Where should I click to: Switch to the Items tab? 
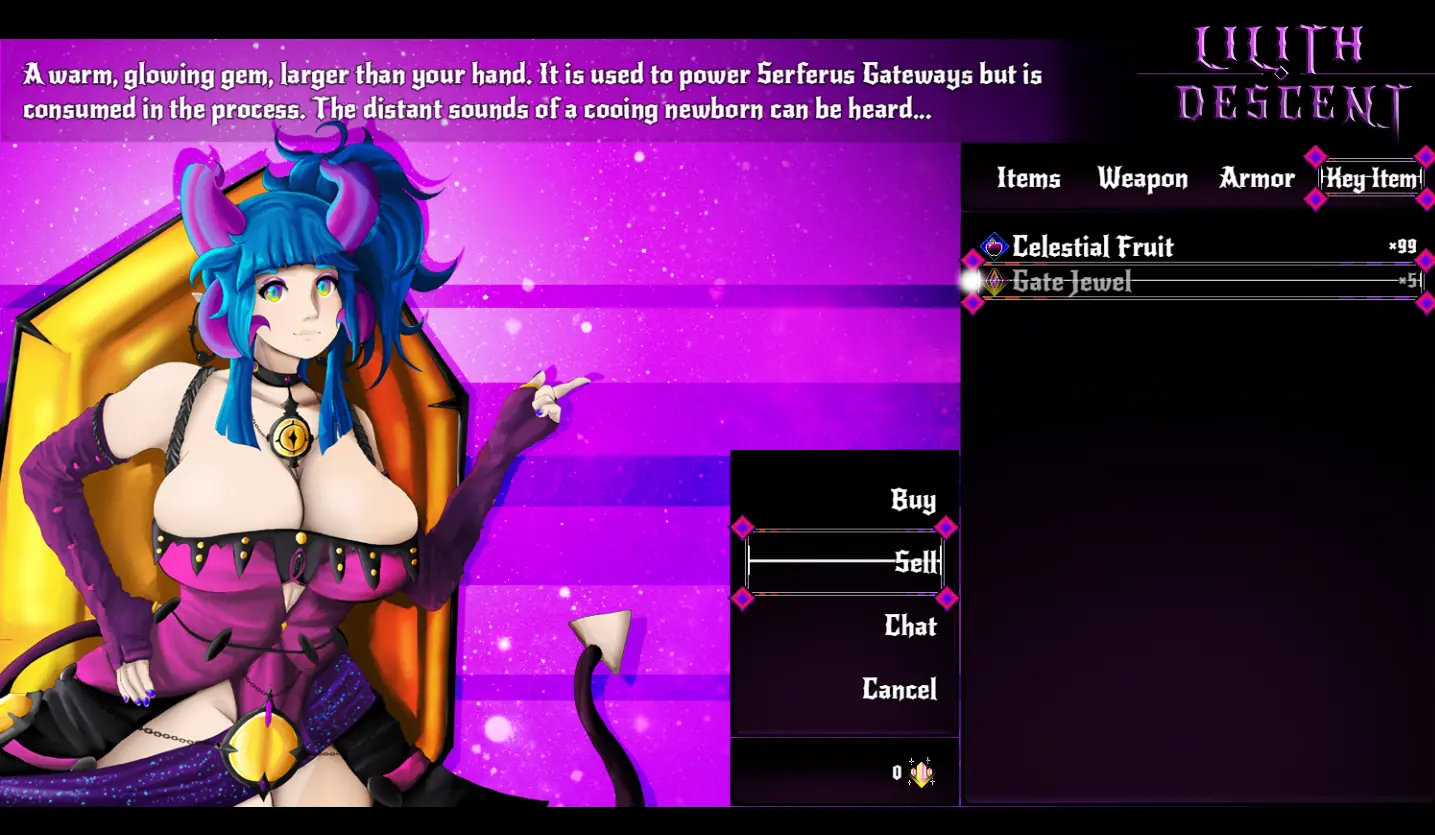coord(1028,179)
